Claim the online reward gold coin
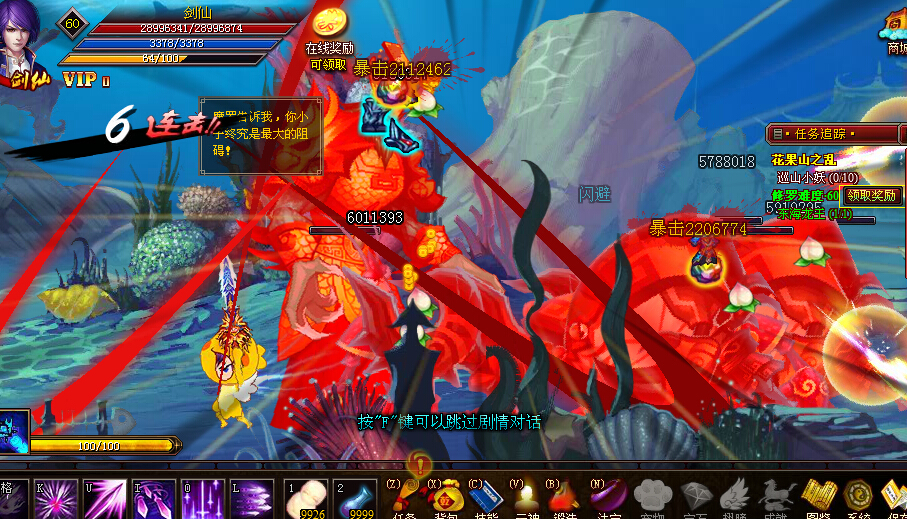This screenshot has height=519, width=907. tap(329, 24)
